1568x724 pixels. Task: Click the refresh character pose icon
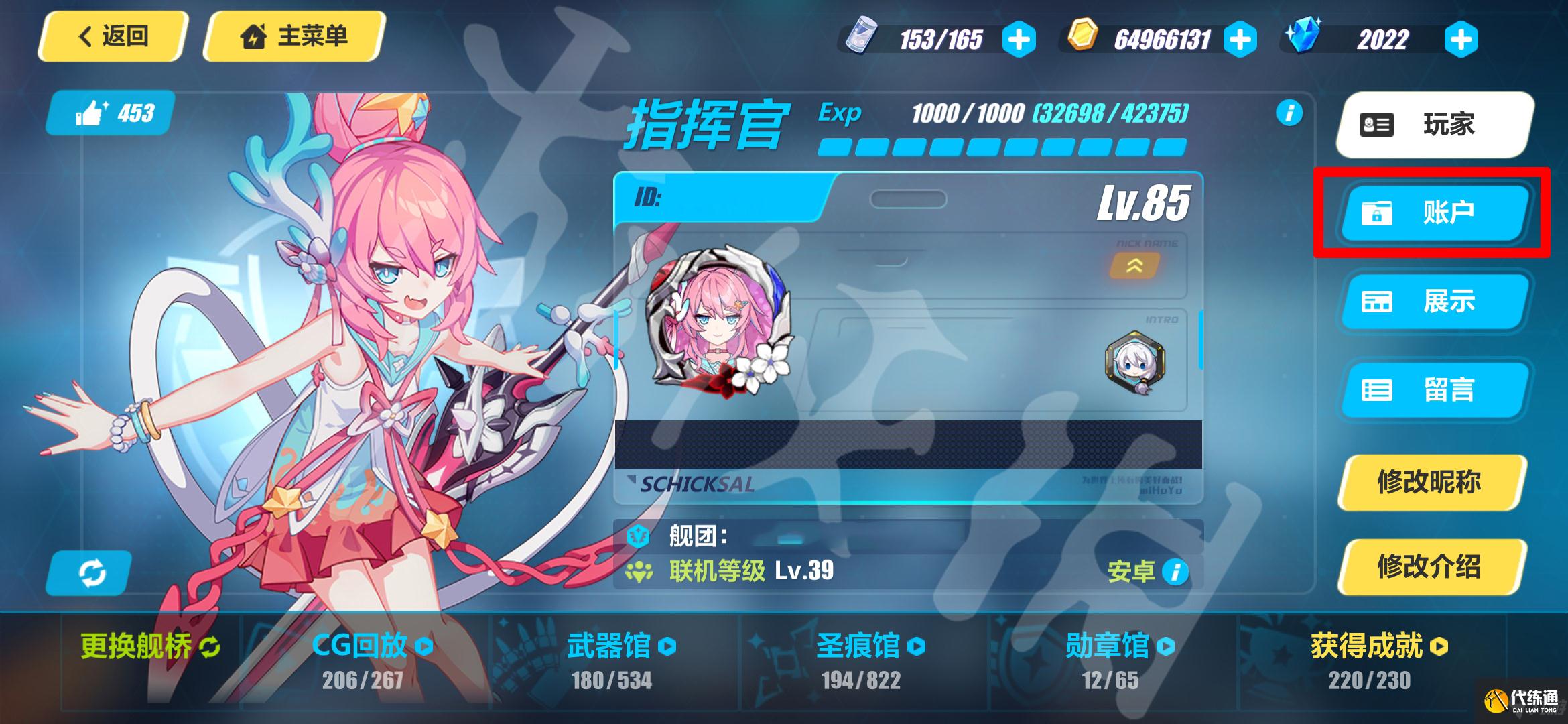point(92,573)
